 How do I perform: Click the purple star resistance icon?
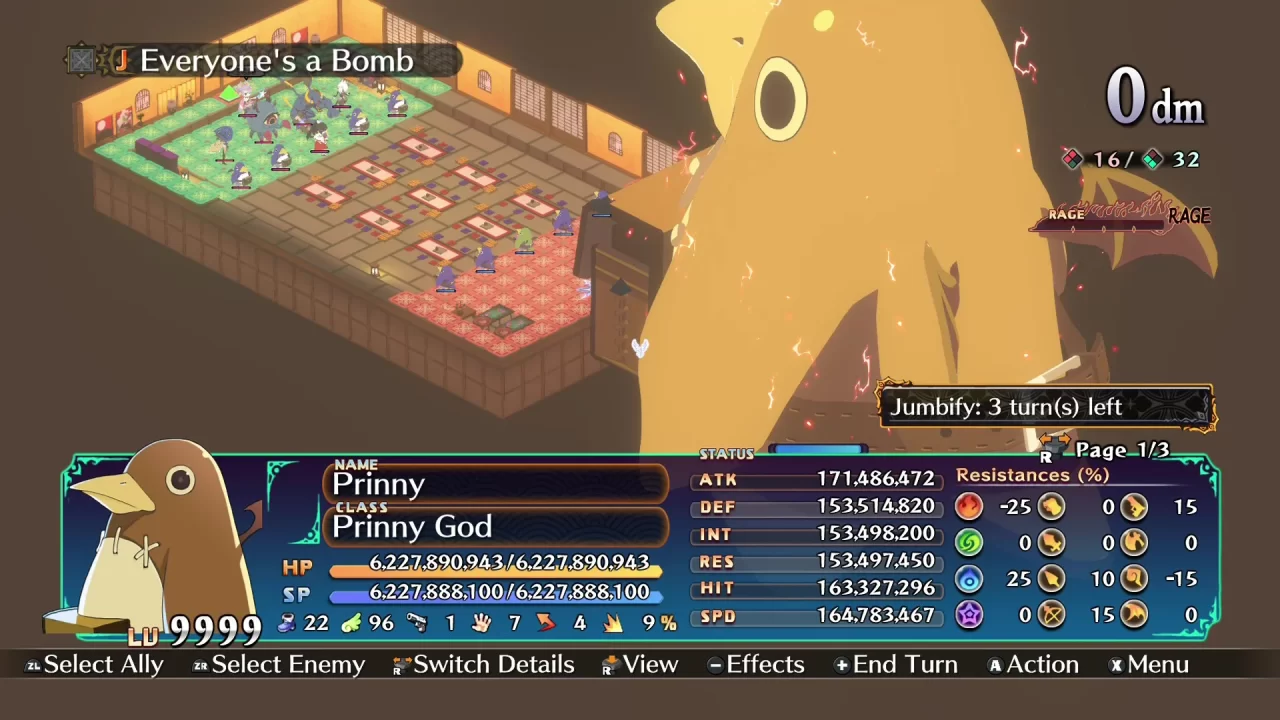pos(968,614)
